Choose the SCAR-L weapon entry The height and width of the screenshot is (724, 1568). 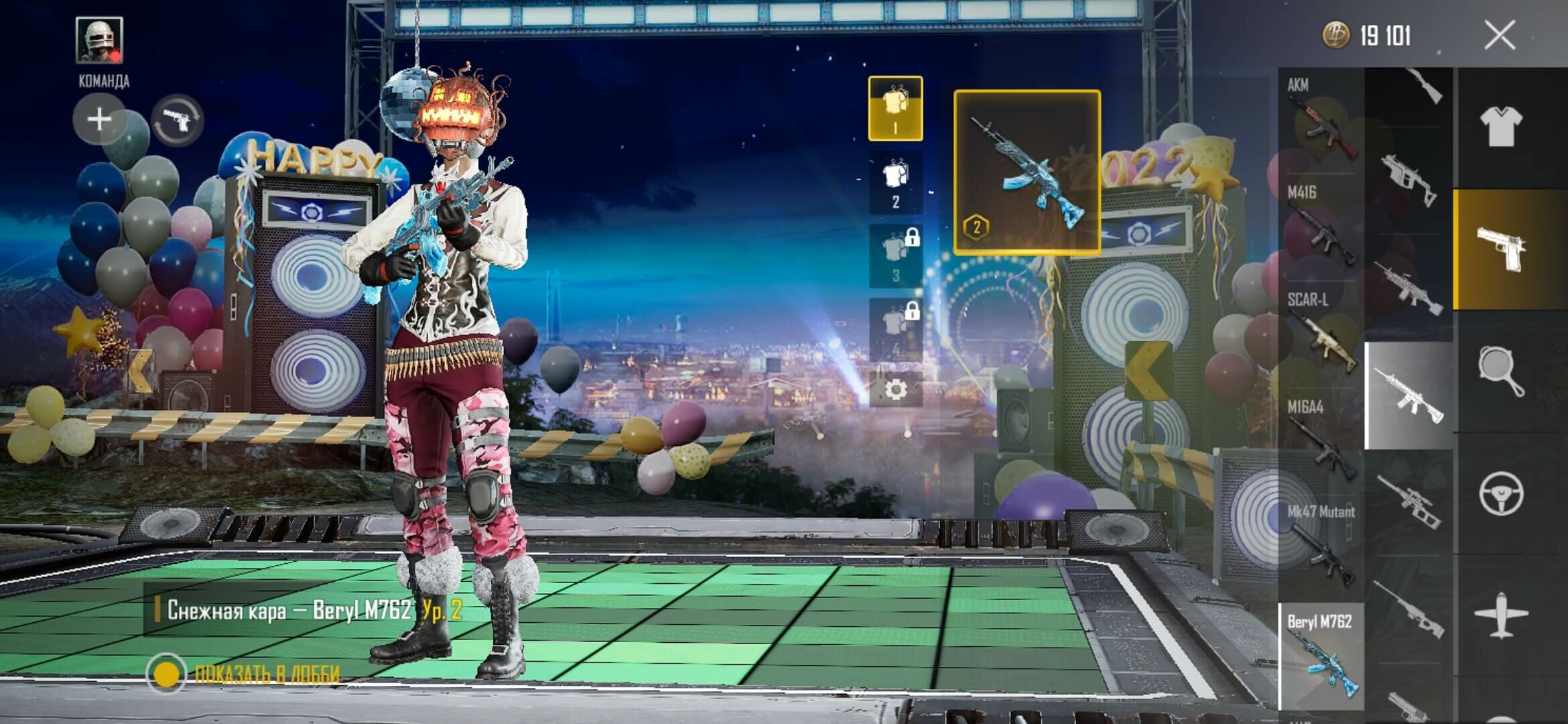pyautogui.click(x=1320, y=333)
